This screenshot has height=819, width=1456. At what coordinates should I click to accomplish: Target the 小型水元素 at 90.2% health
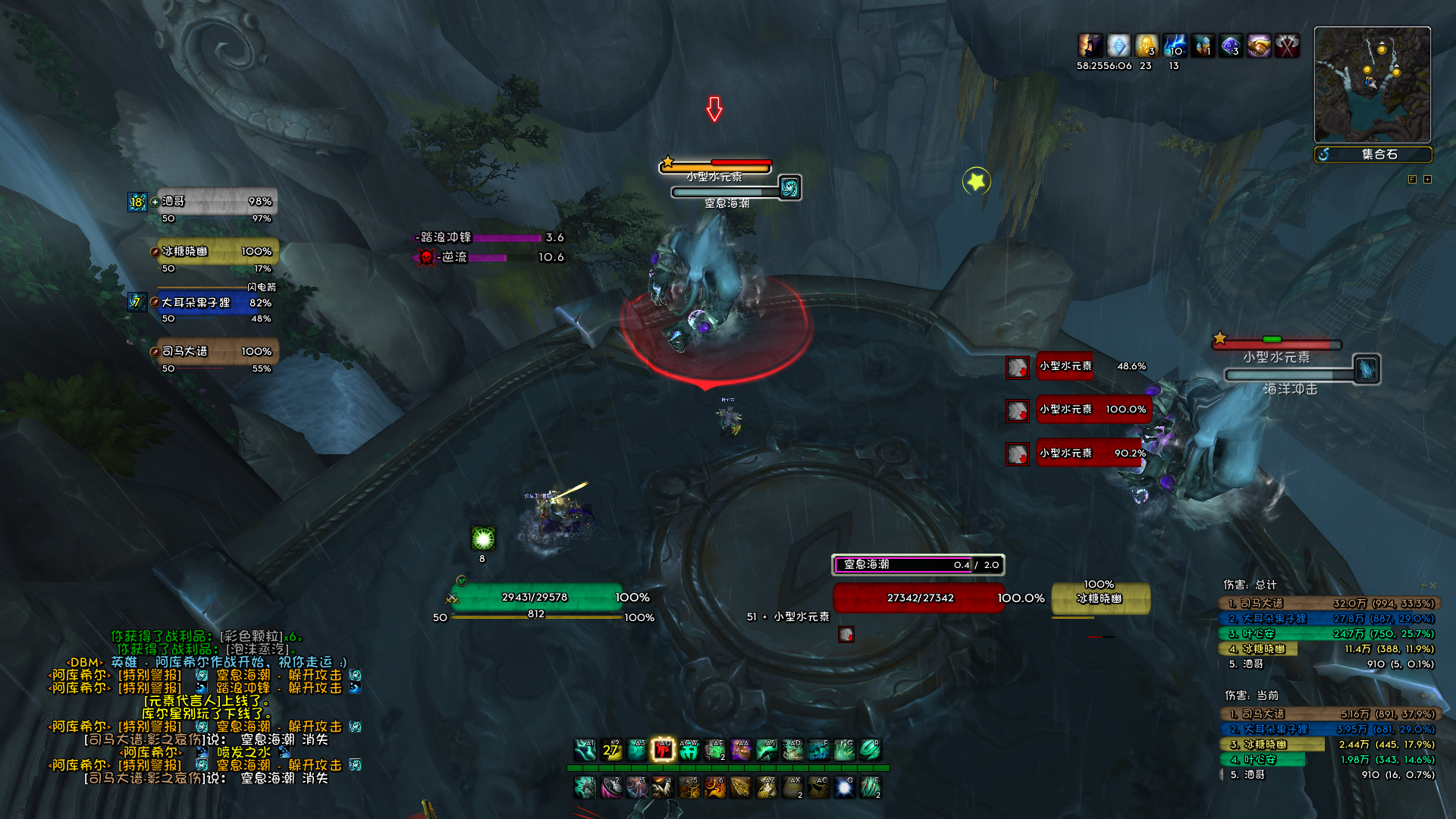1092,453
